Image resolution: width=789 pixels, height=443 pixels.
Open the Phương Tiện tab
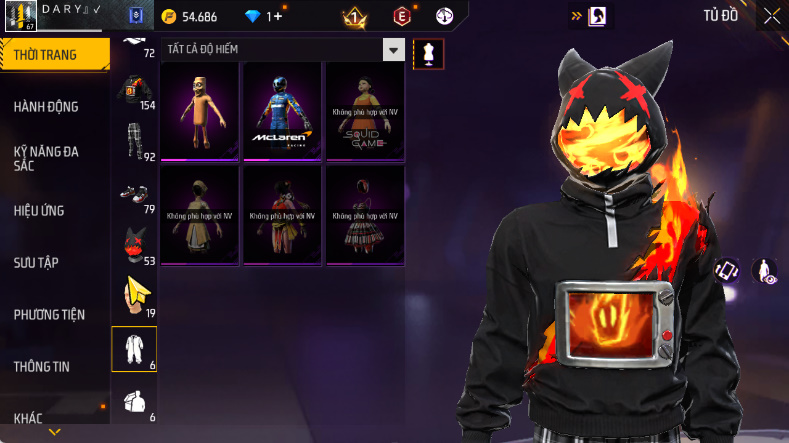49,314
